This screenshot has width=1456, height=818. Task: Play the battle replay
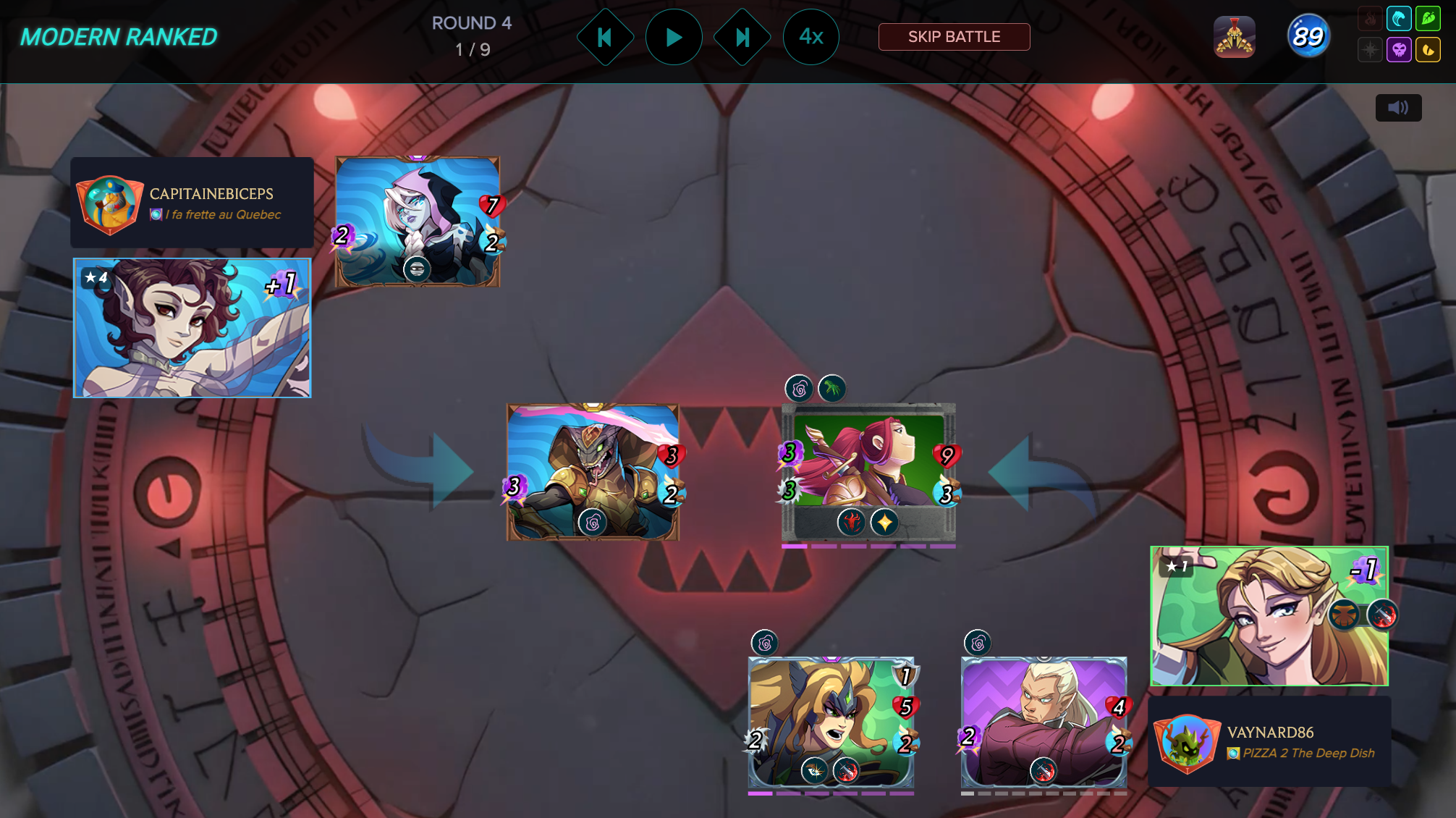pyautogui.click(x=673, y=37)
